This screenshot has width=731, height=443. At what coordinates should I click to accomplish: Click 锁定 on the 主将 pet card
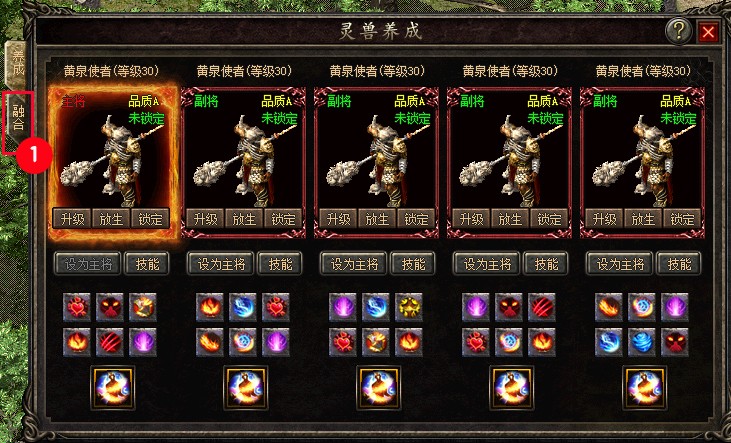click(x=150, y=219)
